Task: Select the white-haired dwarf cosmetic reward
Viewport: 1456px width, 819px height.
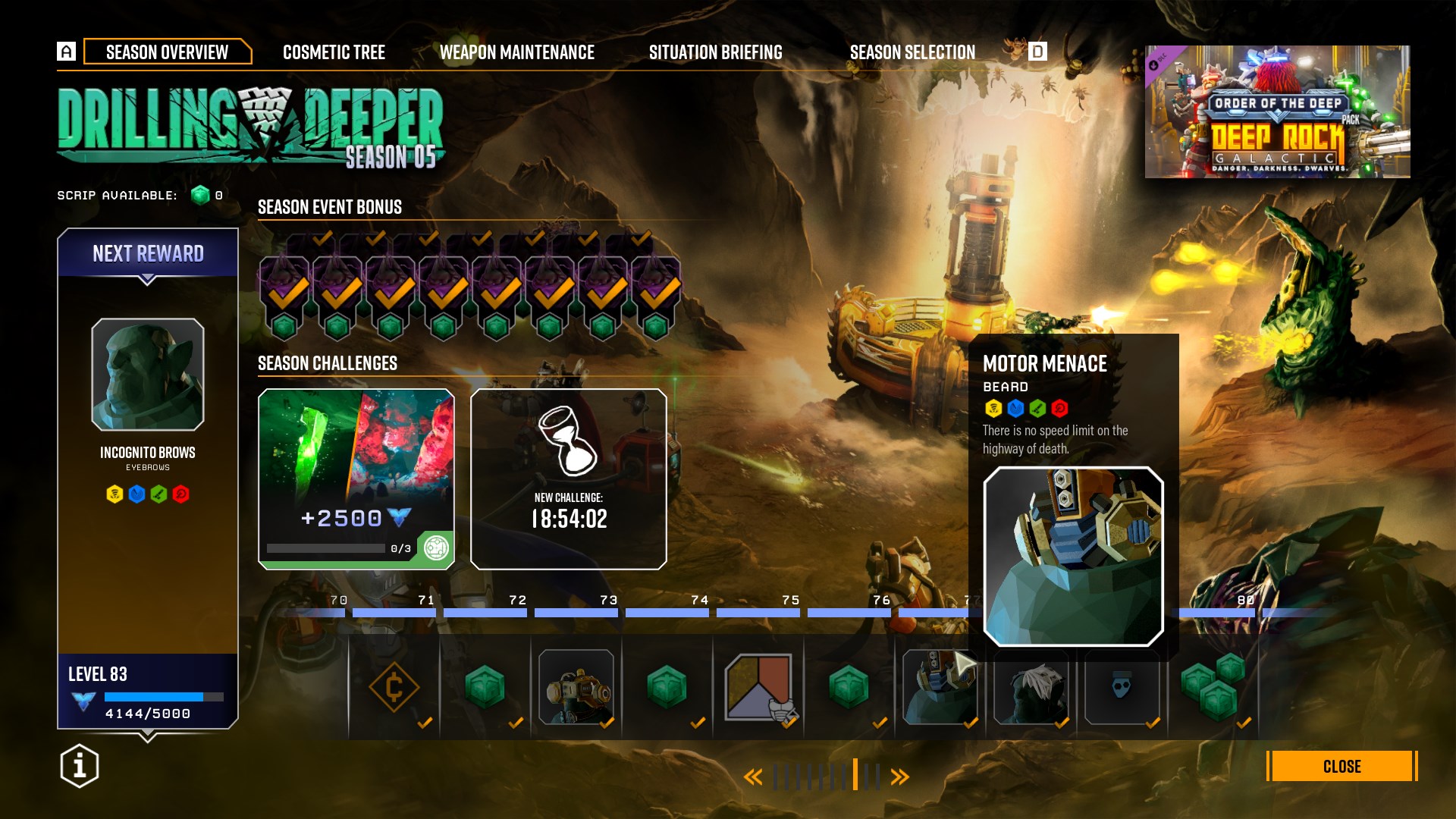Action: tap(1031, 688)
